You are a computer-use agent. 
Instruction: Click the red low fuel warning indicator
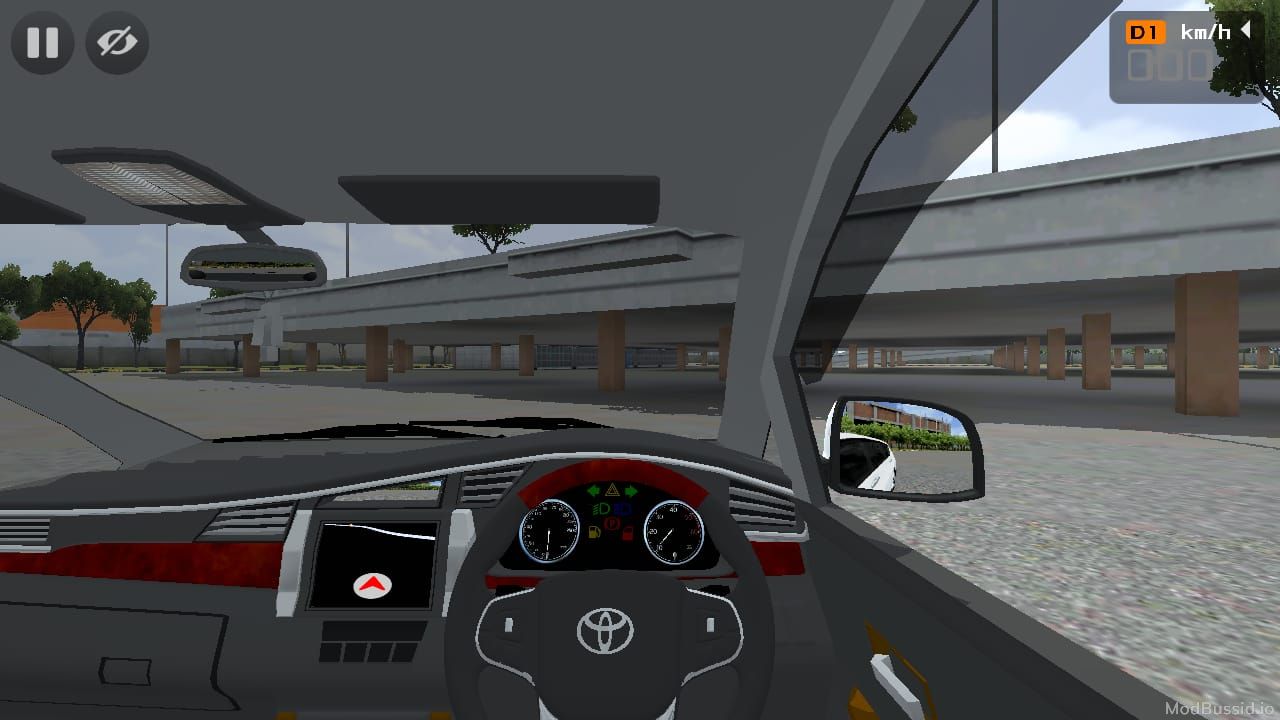click(627, 533)
